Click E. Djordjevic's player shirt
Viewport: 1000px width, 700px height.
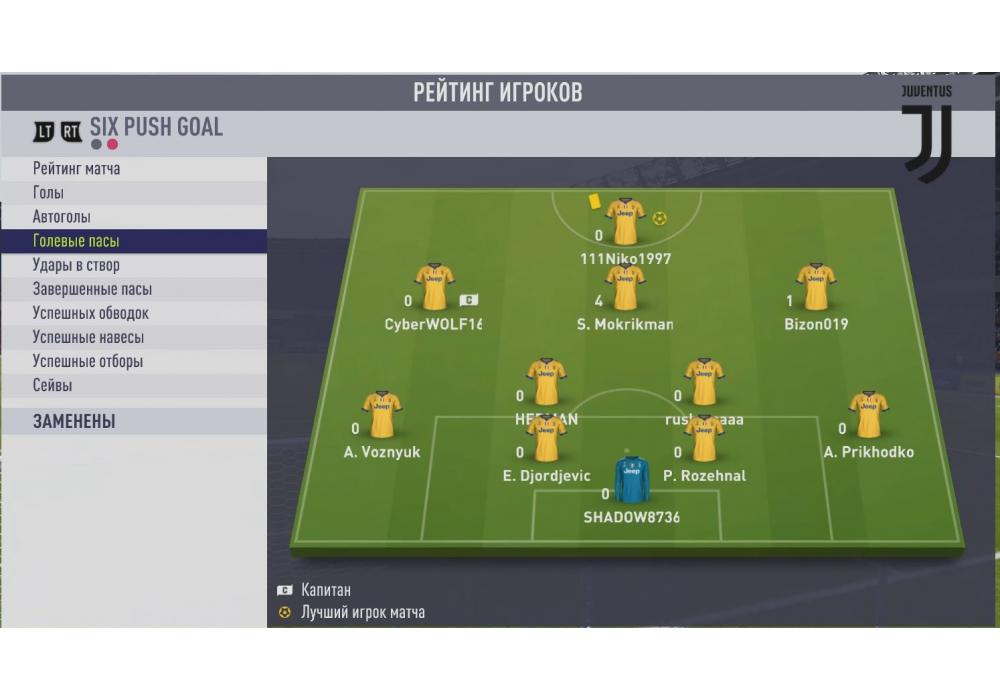pos(546,439)
